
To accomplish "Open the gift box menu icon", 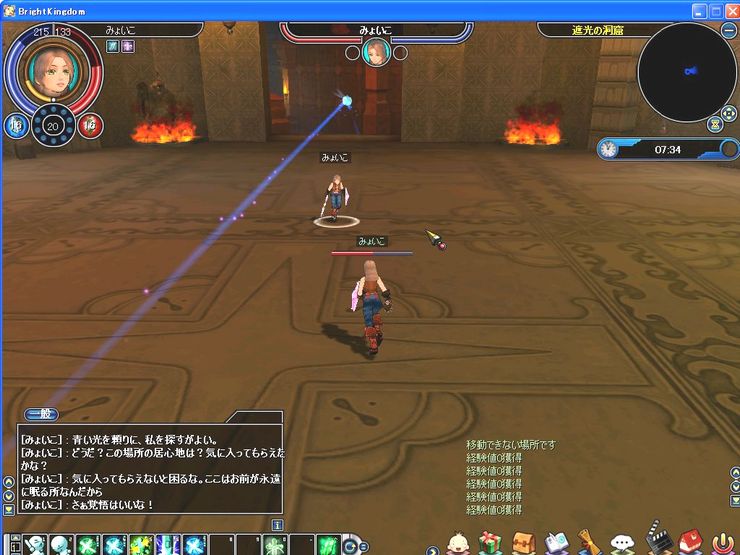I will click(490, 543).
